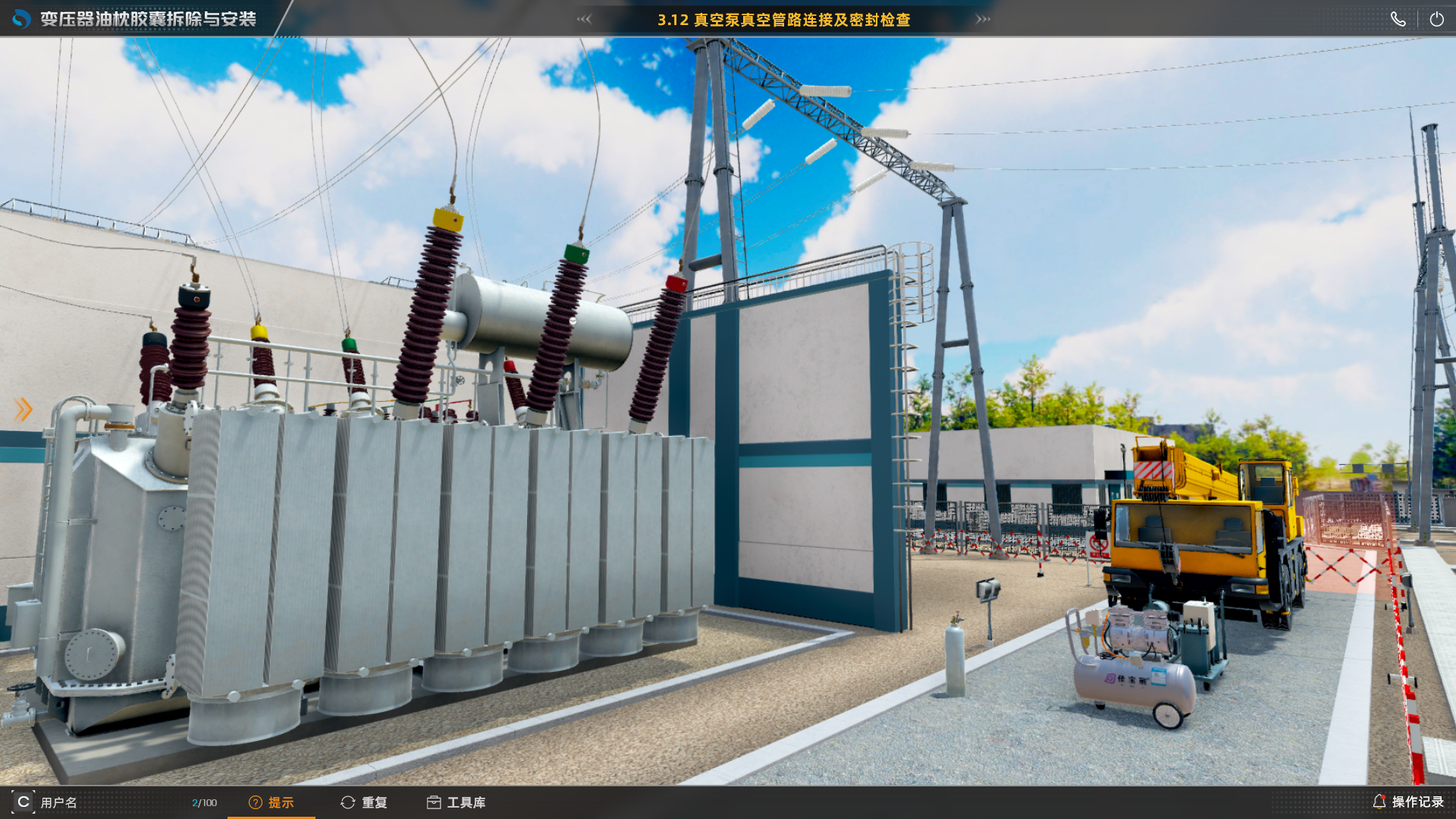Viewport: 1456px width, 819px height.
Task: Go to the previous step arrows
Action: [x=584, y=20]
